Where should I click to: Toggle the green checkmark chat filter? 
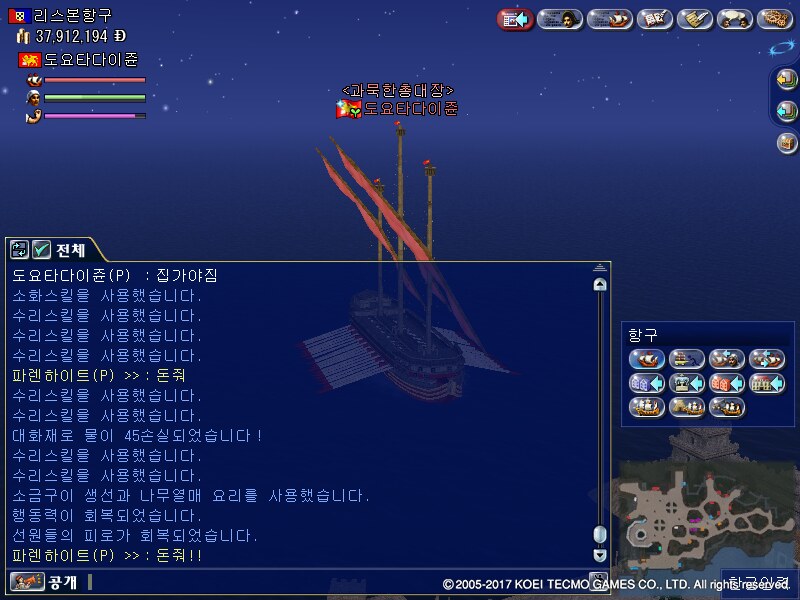(x=42, y=250)
